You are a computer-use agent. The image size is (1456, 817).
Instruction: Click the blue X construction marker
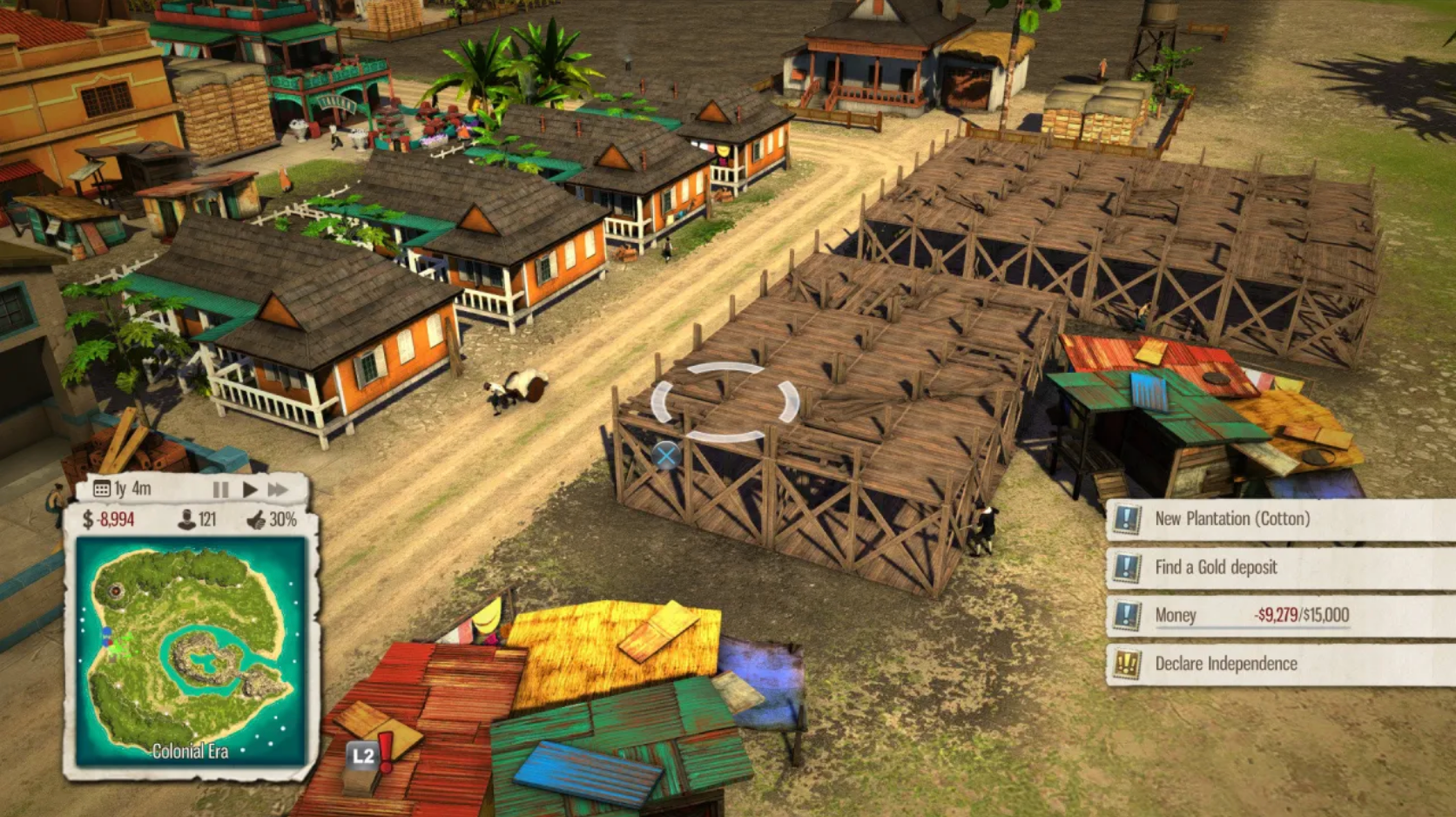pos(667,453)
